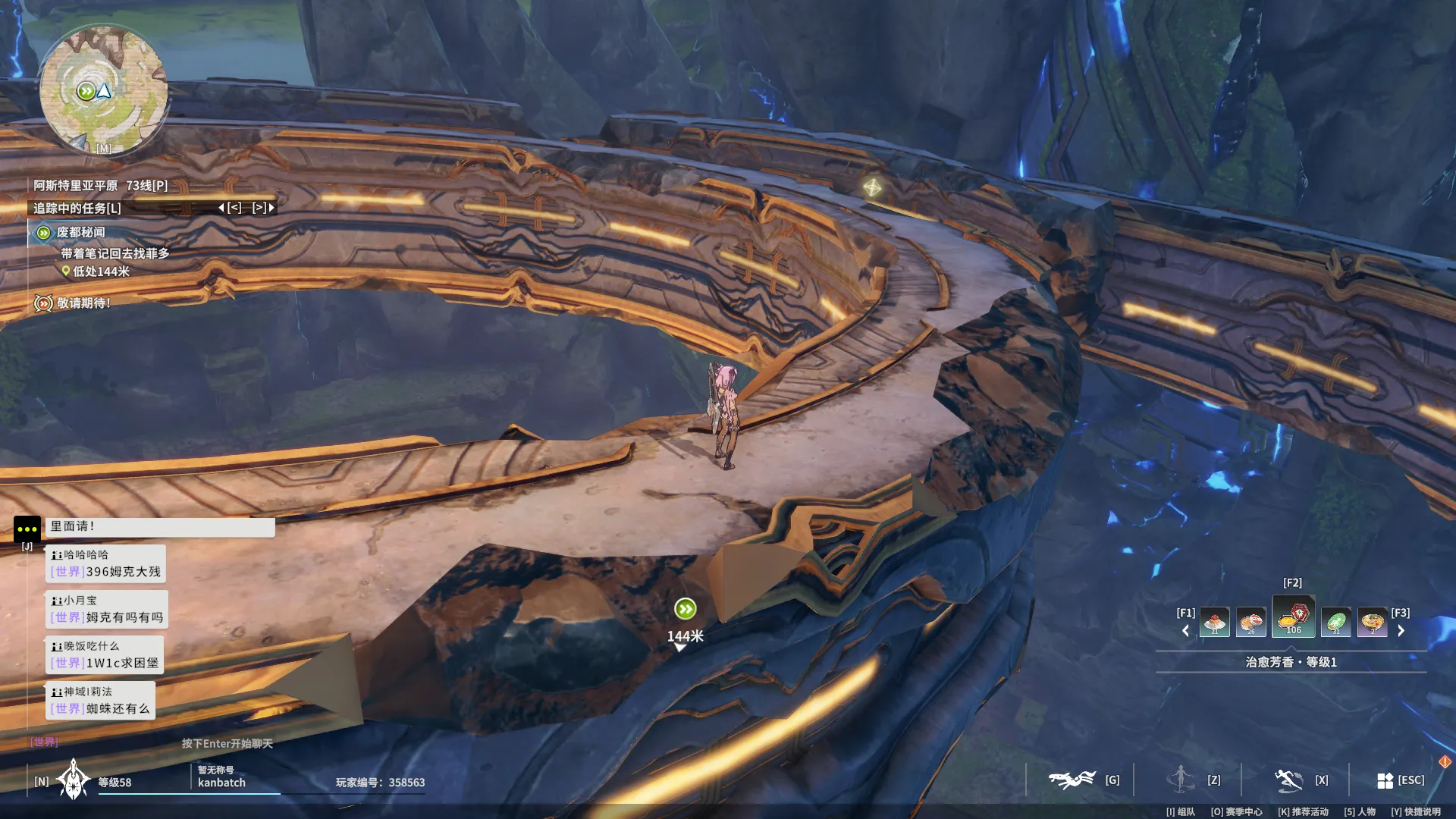1456x819 pixels.
Task: Open the circular minimap
Action: (x=103, y=90)
